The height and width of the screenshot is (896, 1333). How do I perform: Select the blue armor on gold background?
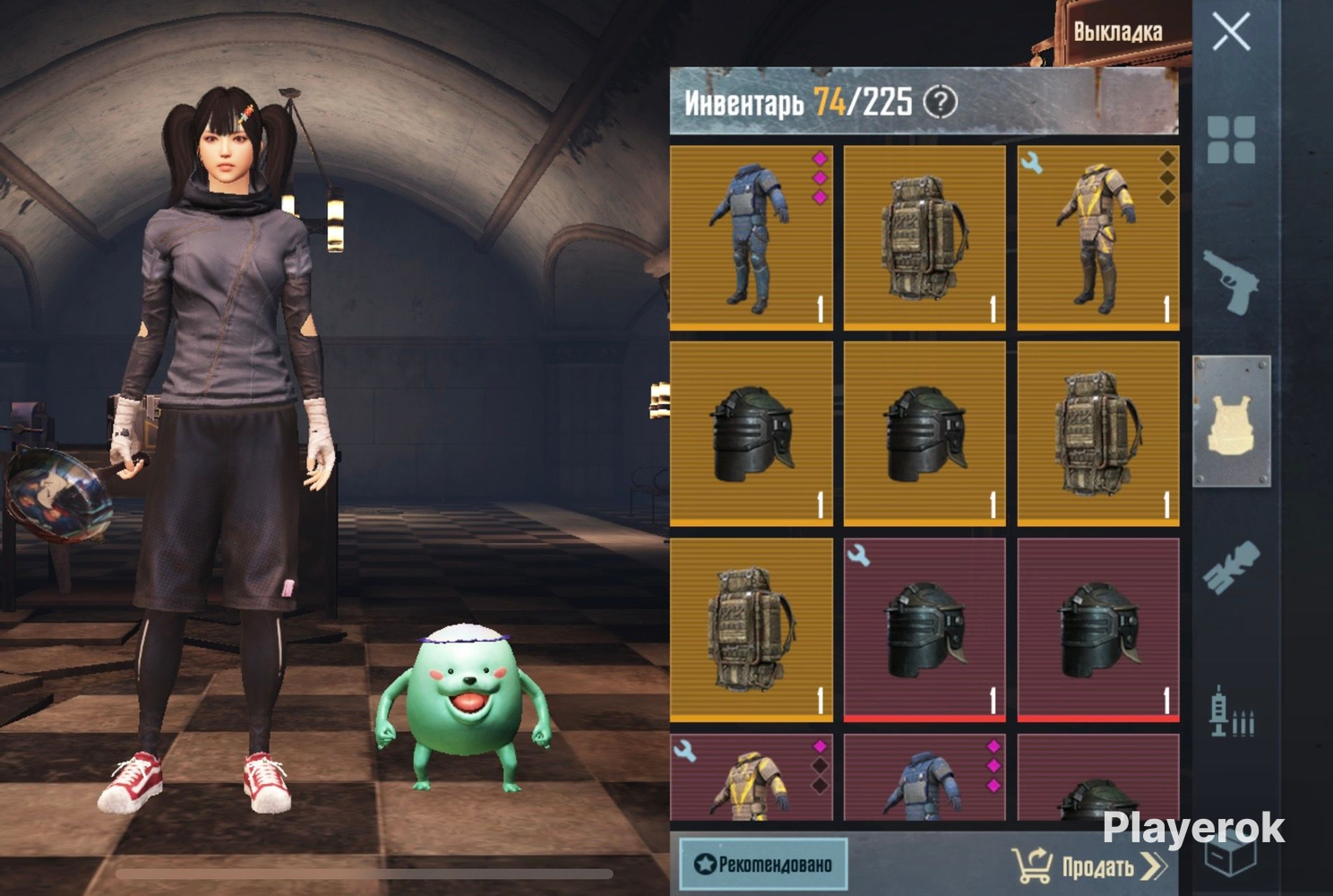tap(751, 237)
